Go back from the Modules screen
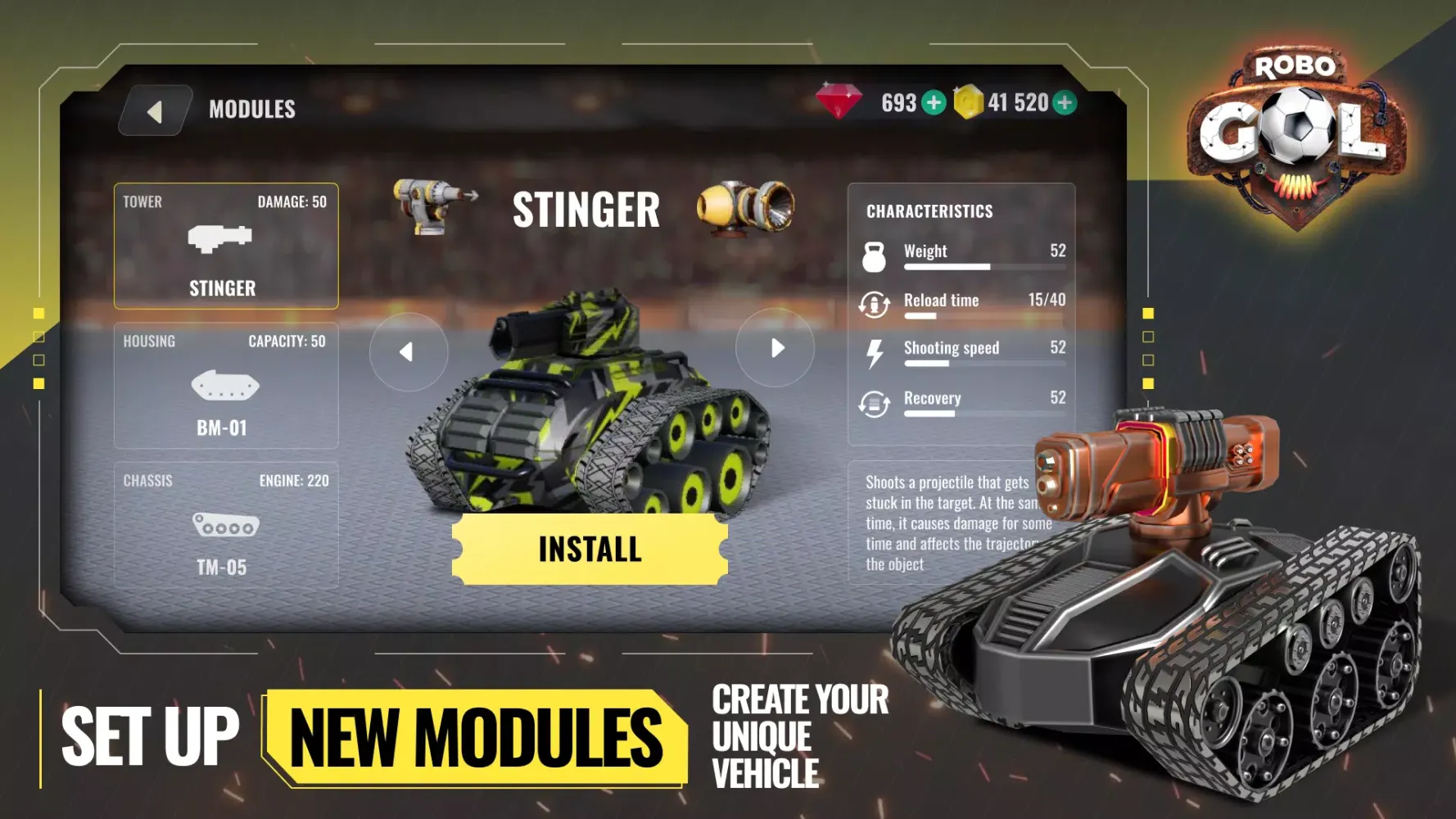The height and width of the screenshot is (819, 1456). [x=156, y=111]
